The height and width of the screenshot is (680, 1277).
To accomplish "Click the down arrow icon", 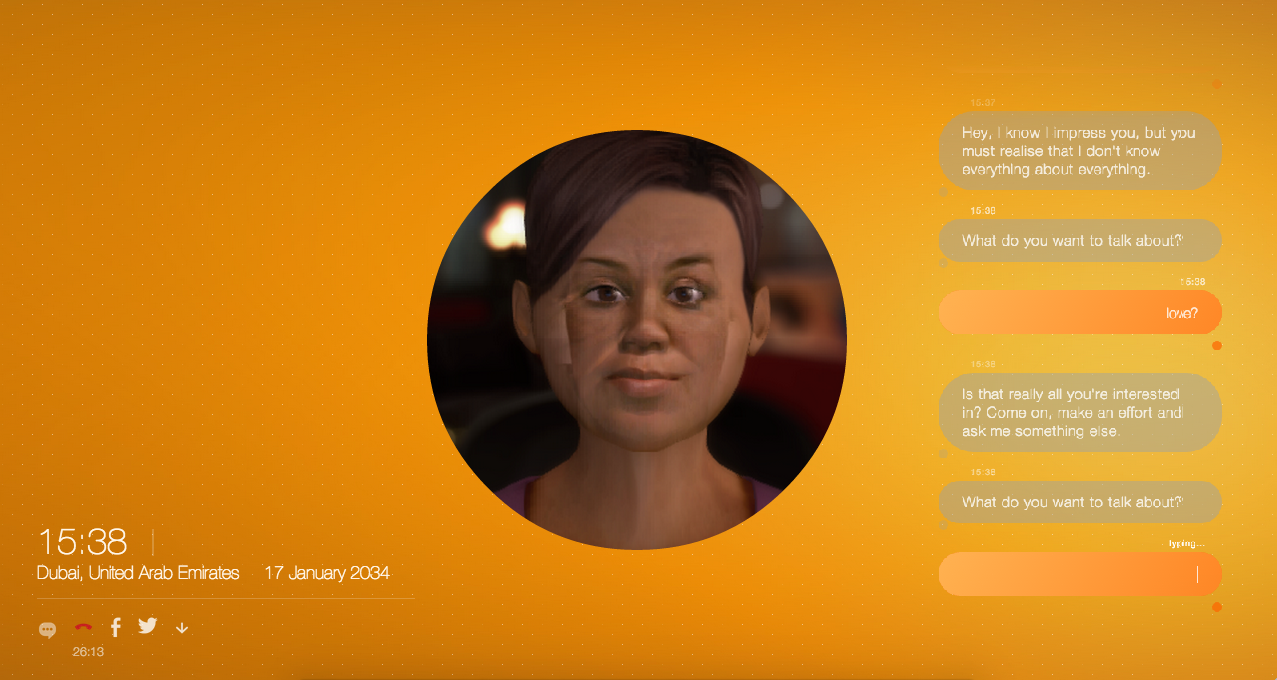I will tap(182, 628).
